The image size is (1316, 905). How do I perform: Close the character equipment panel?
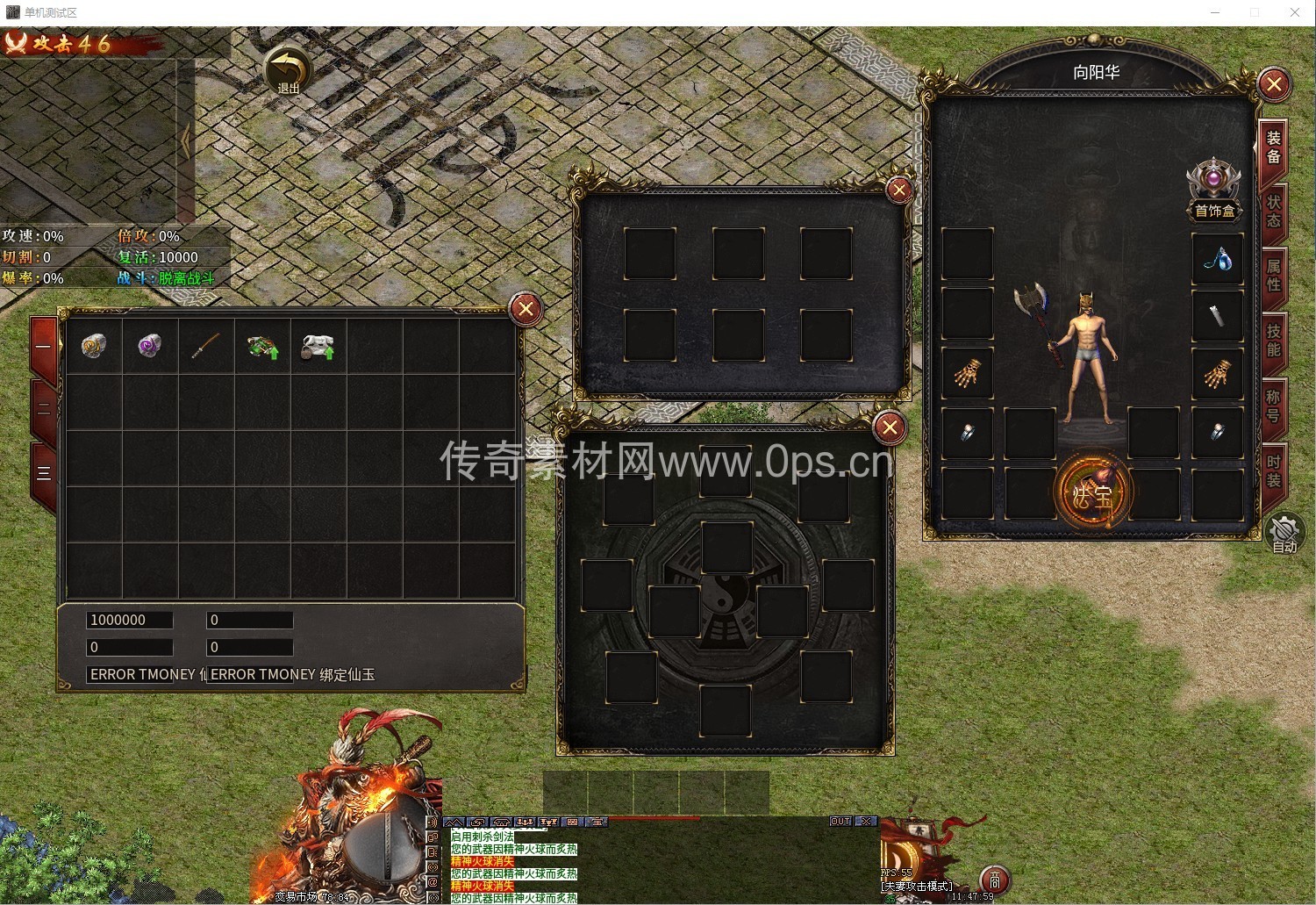pyautogui.click(x=1273, y=84)
